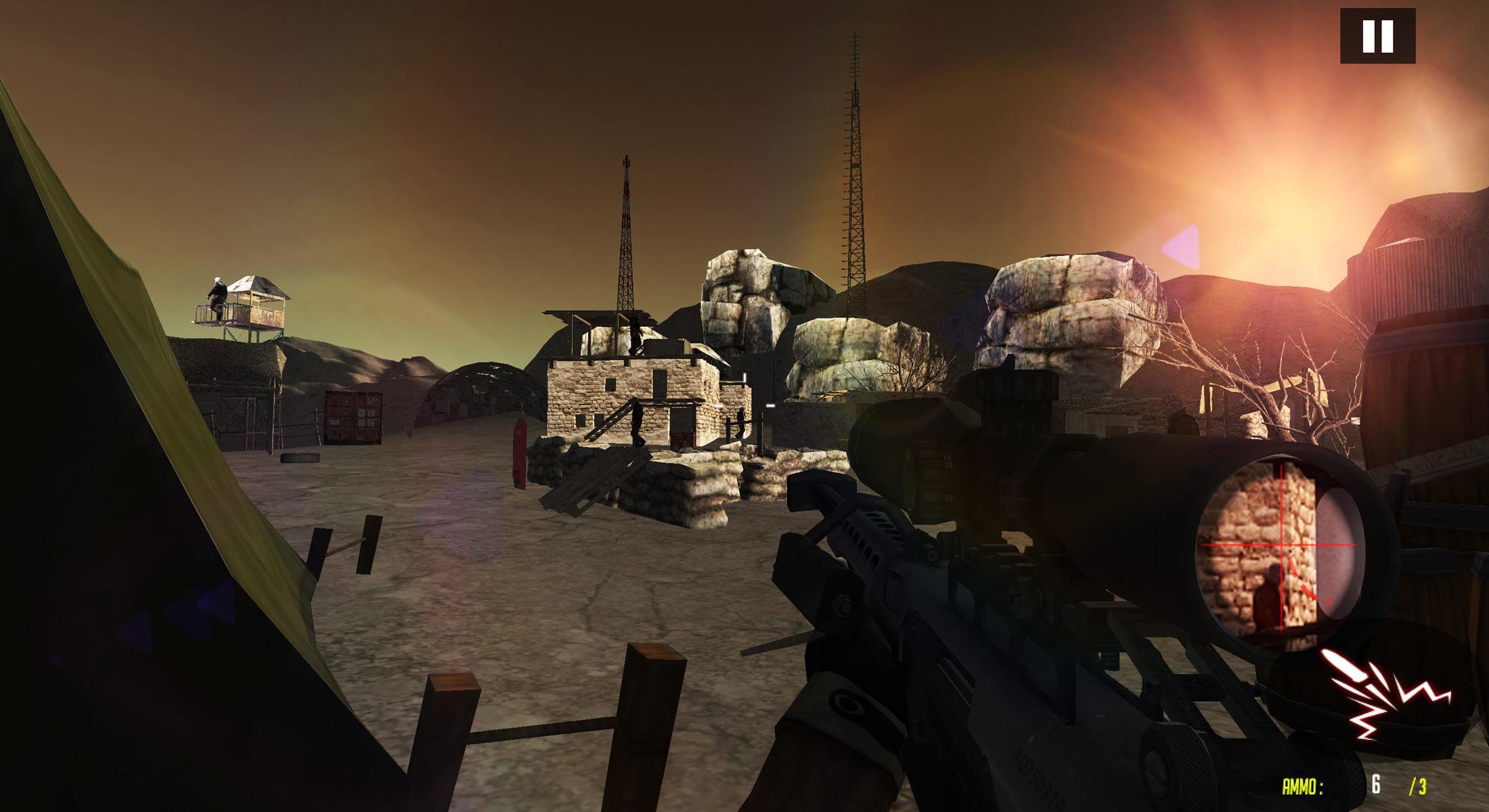Click the red crosshair inside the scope
1489x812 pixels.
click(1281, 545)
